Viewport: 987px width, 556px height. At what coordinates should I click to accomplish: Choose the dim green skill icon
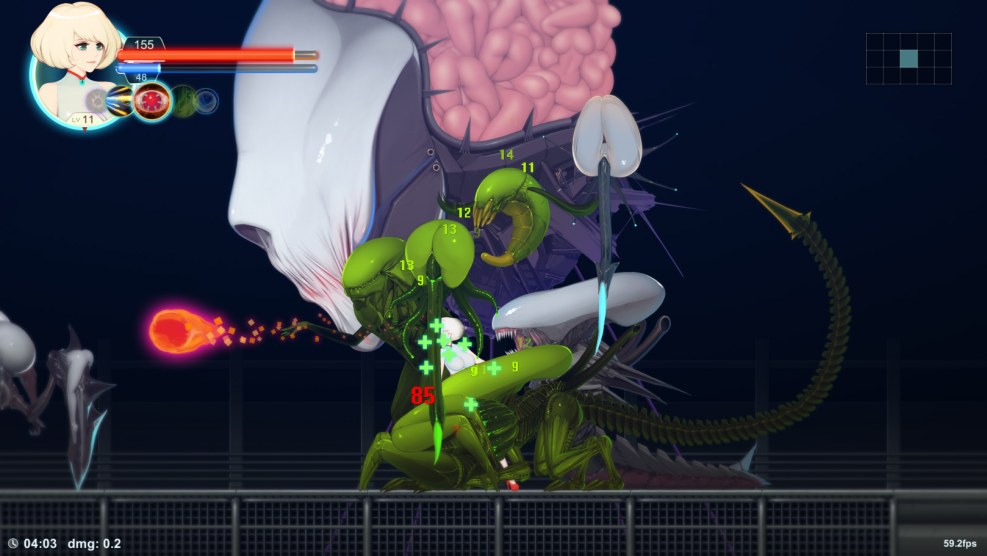coord(183,100)
